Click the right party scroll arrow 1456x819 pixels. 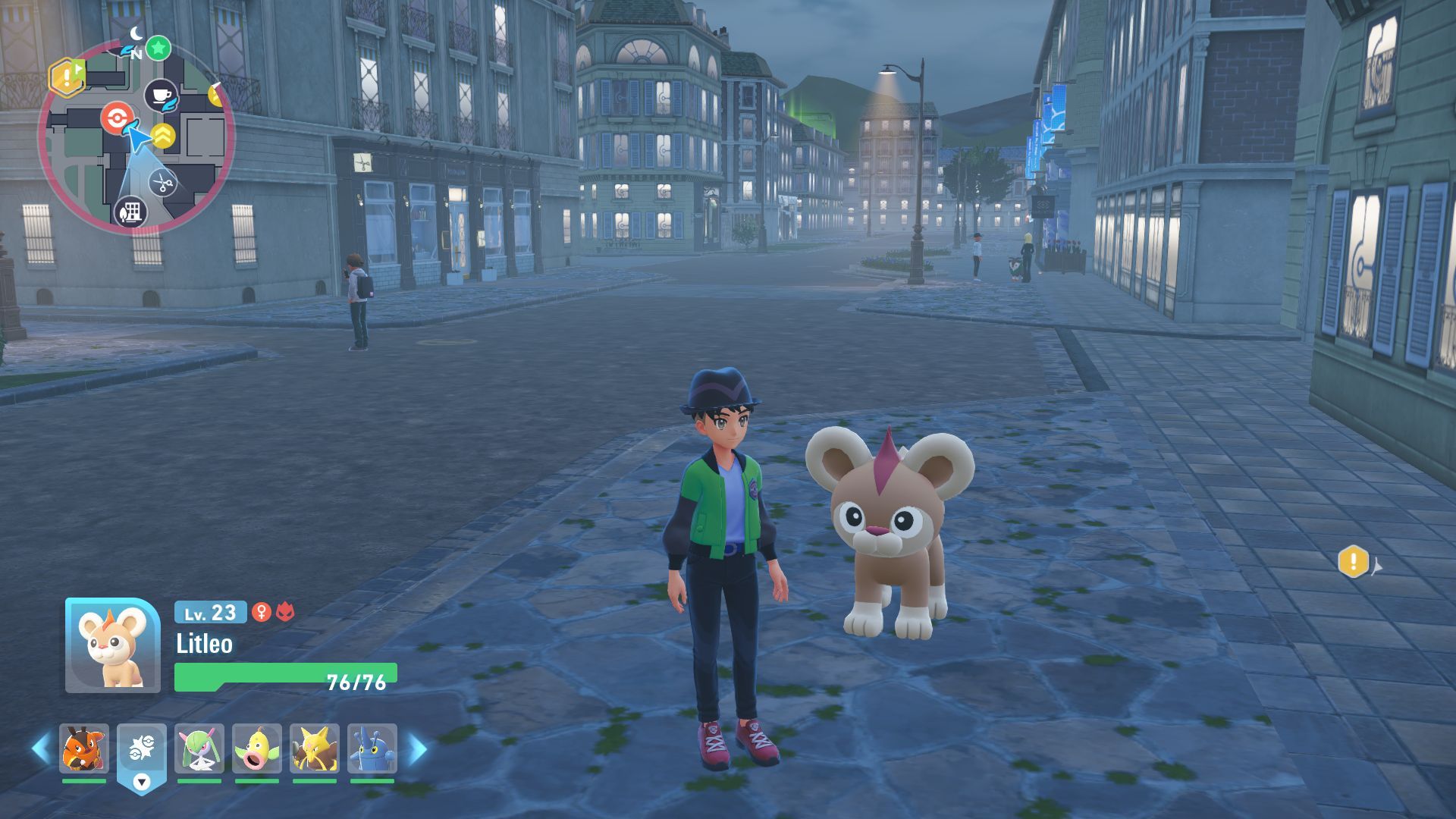pyautogui.click(x=418, y=749)
